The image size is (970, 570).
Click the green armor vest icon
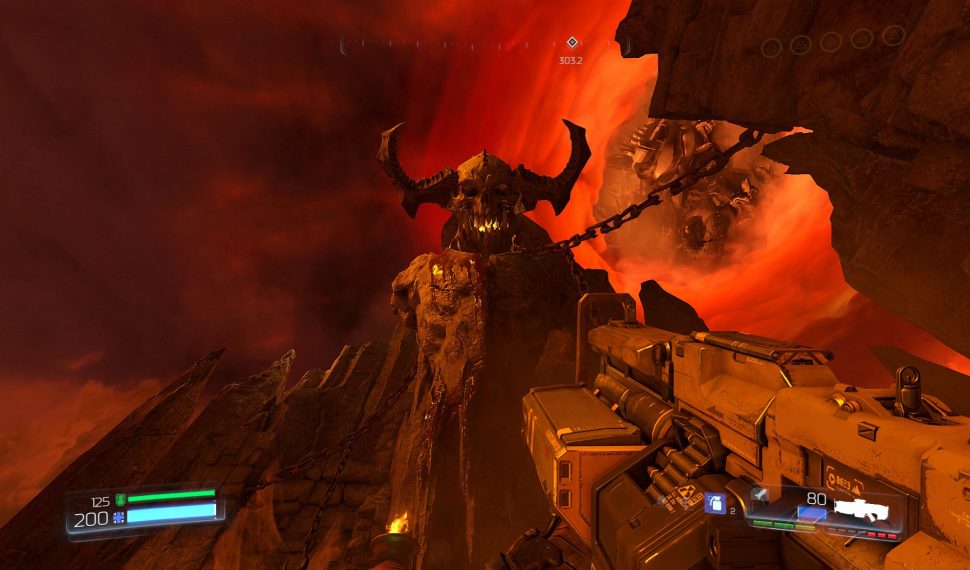[120, 499]
